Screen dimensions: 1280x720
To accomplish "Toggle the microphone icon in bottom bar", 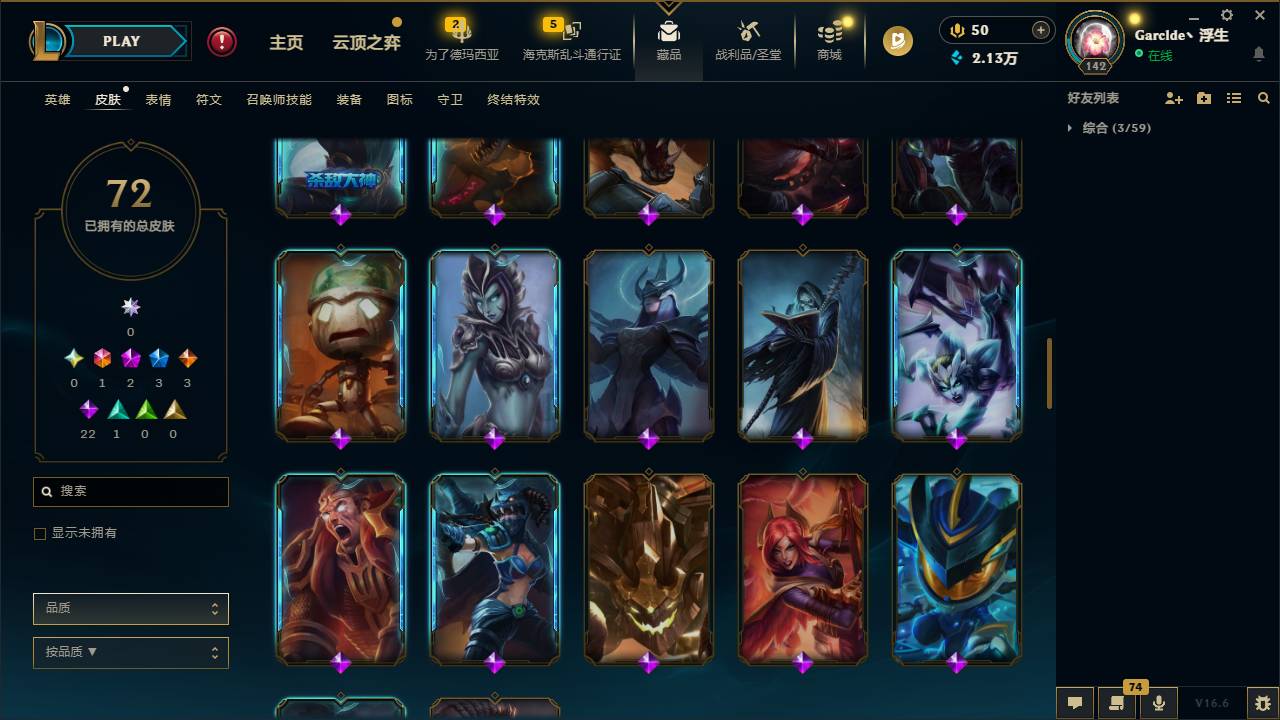I will point(1158,703).
